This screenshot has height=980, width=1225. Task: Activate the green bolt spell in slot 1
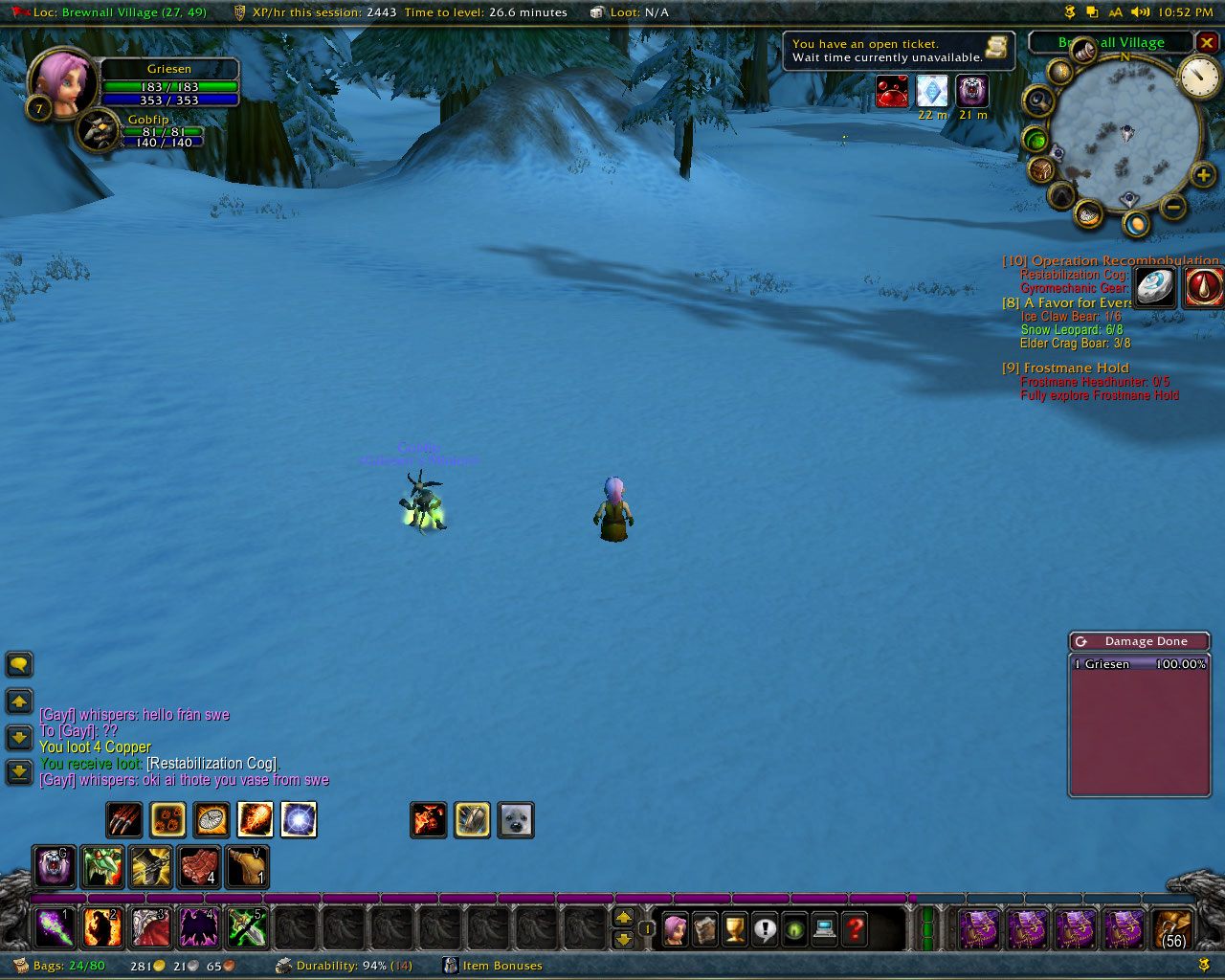click(x=55, y=928)
